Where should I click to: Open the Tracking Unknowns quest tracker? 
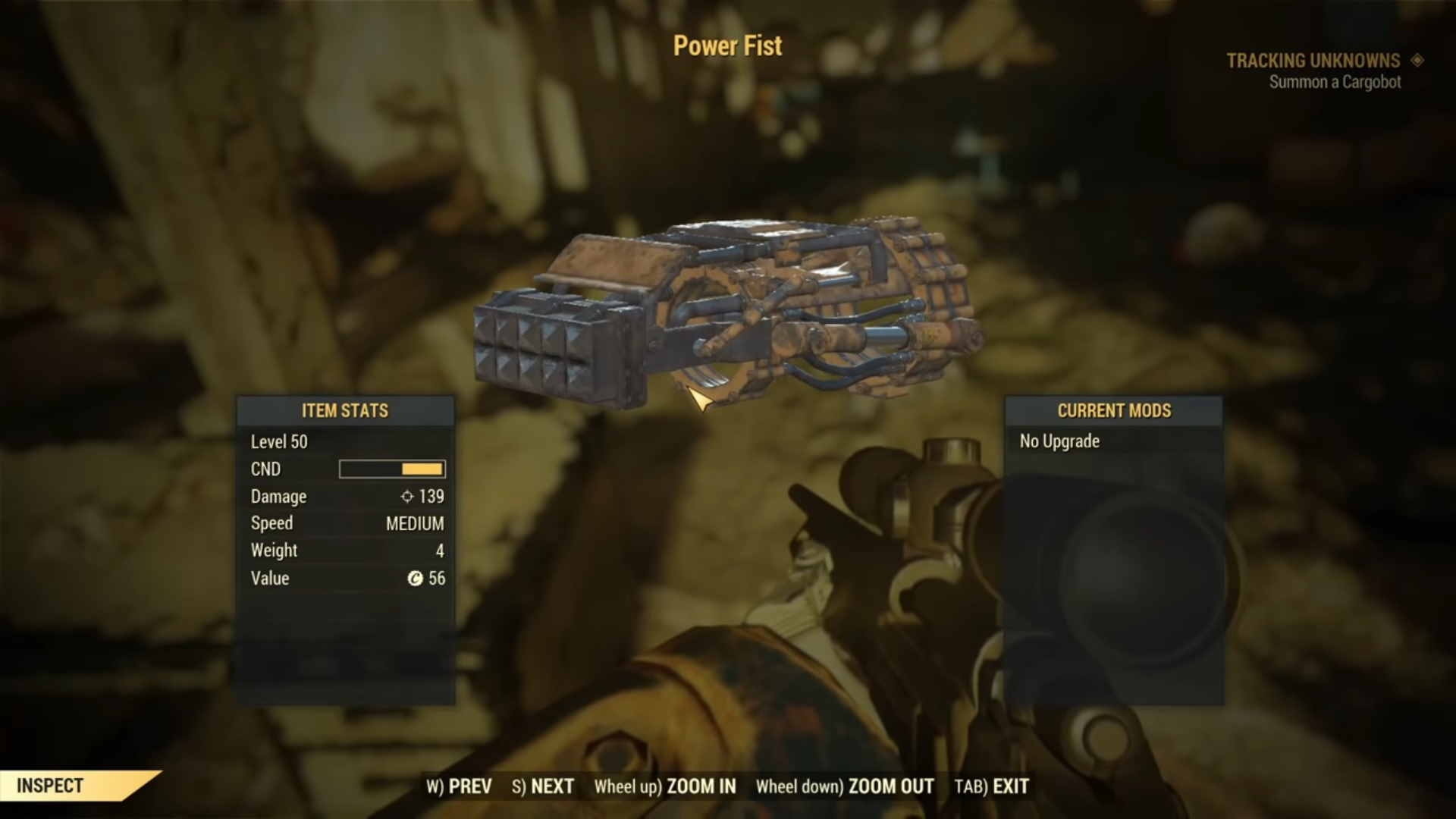[1313, 61]
